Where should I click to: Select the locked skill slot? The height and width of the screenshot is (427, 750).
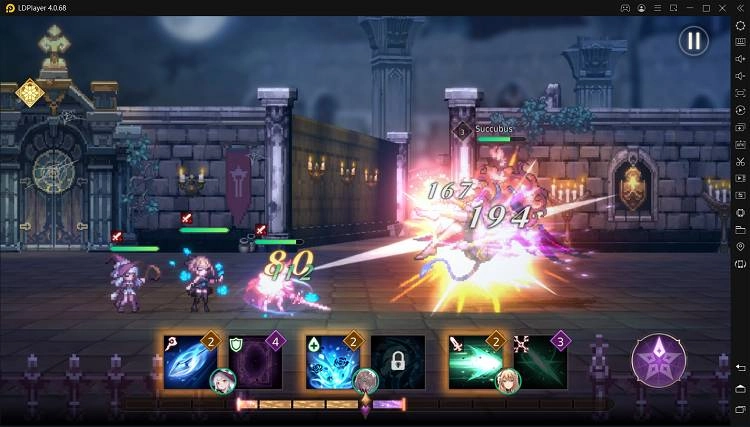pyautogui.click(x=398, y=361)
